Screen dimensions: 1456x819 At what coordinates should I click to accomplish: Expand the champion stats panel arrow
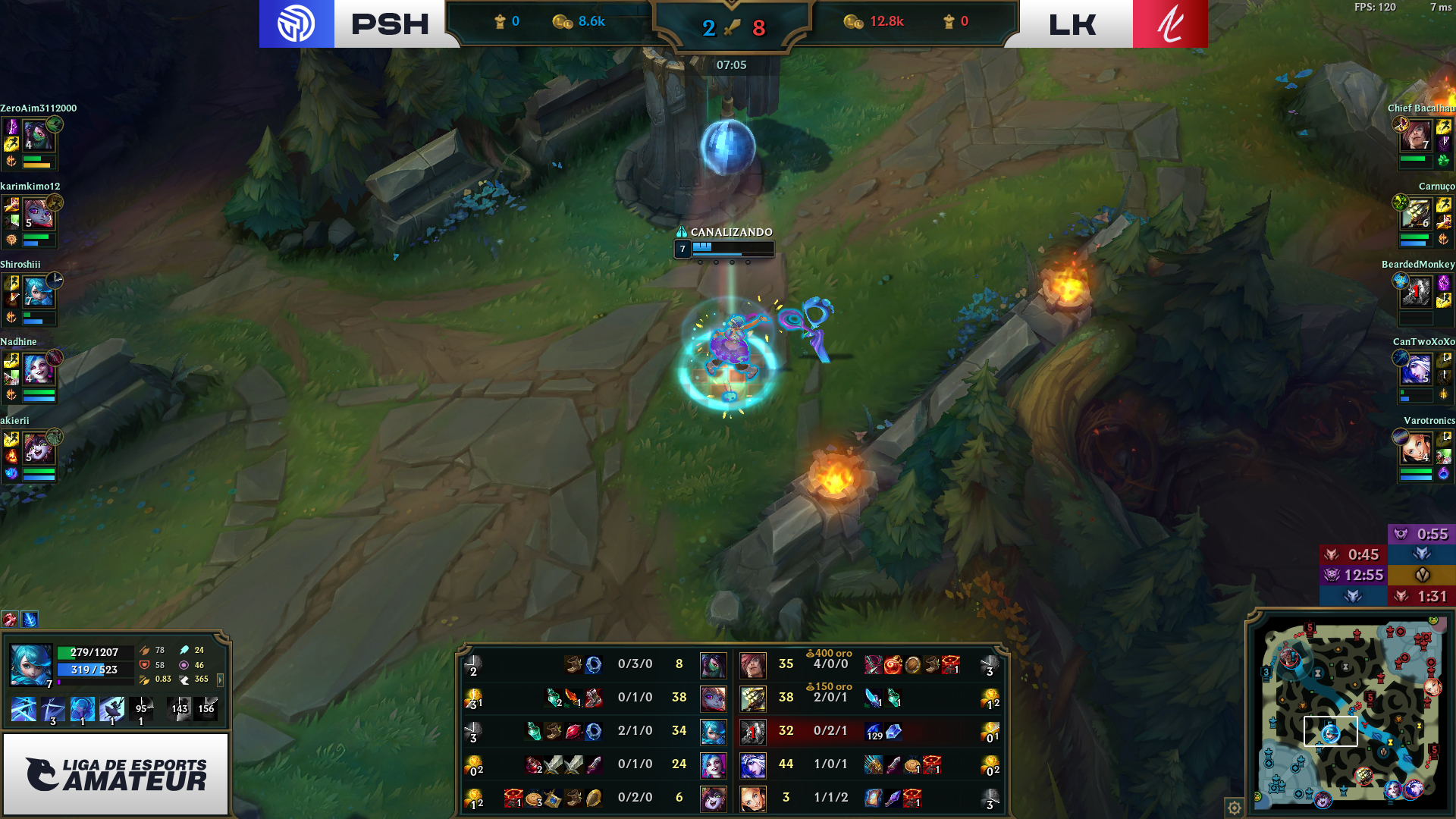pyautogui.click(x=221, y=680)
